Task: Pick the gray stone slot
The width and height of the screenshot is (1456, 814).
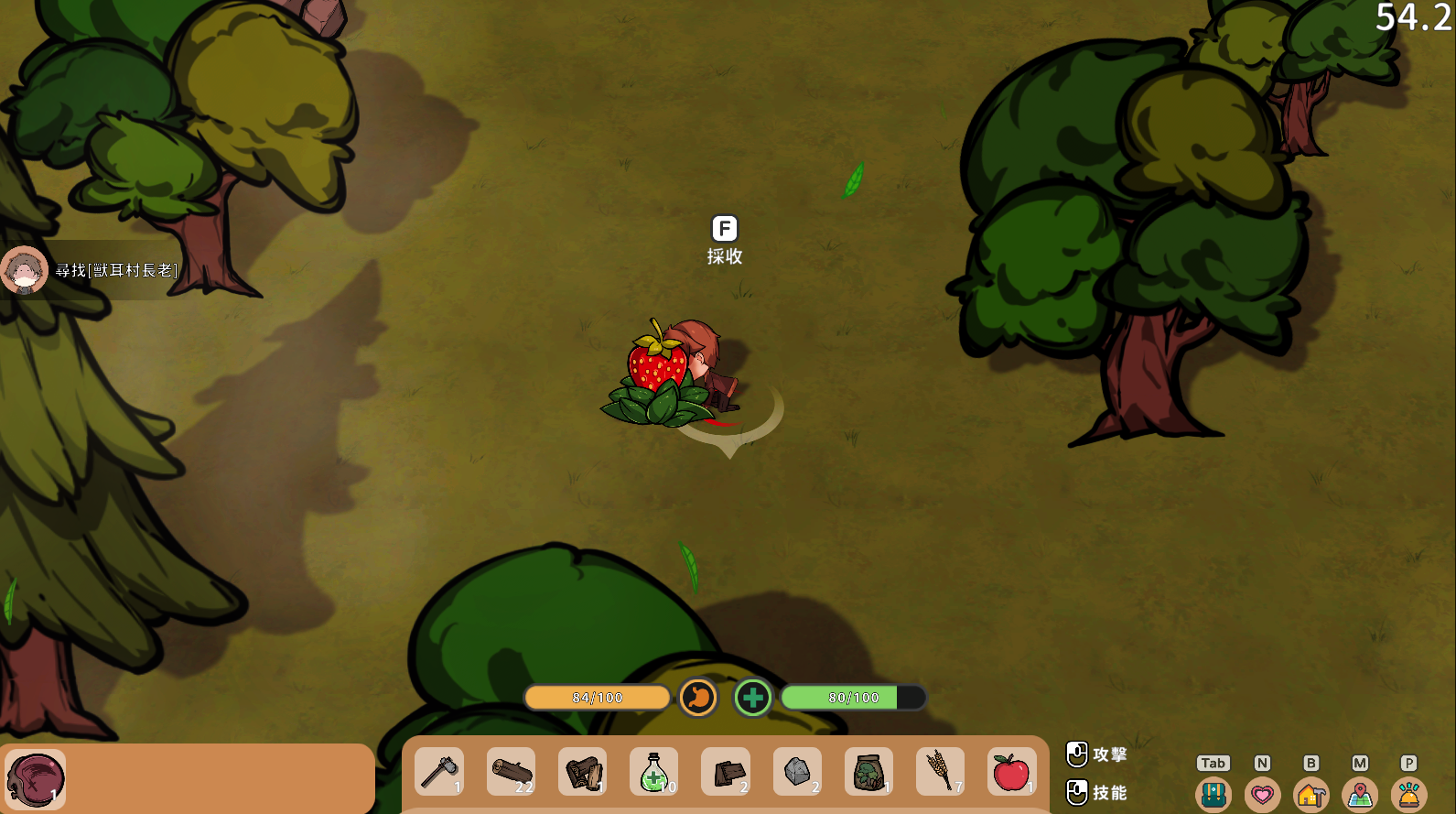Action: [x=797, y=772]
